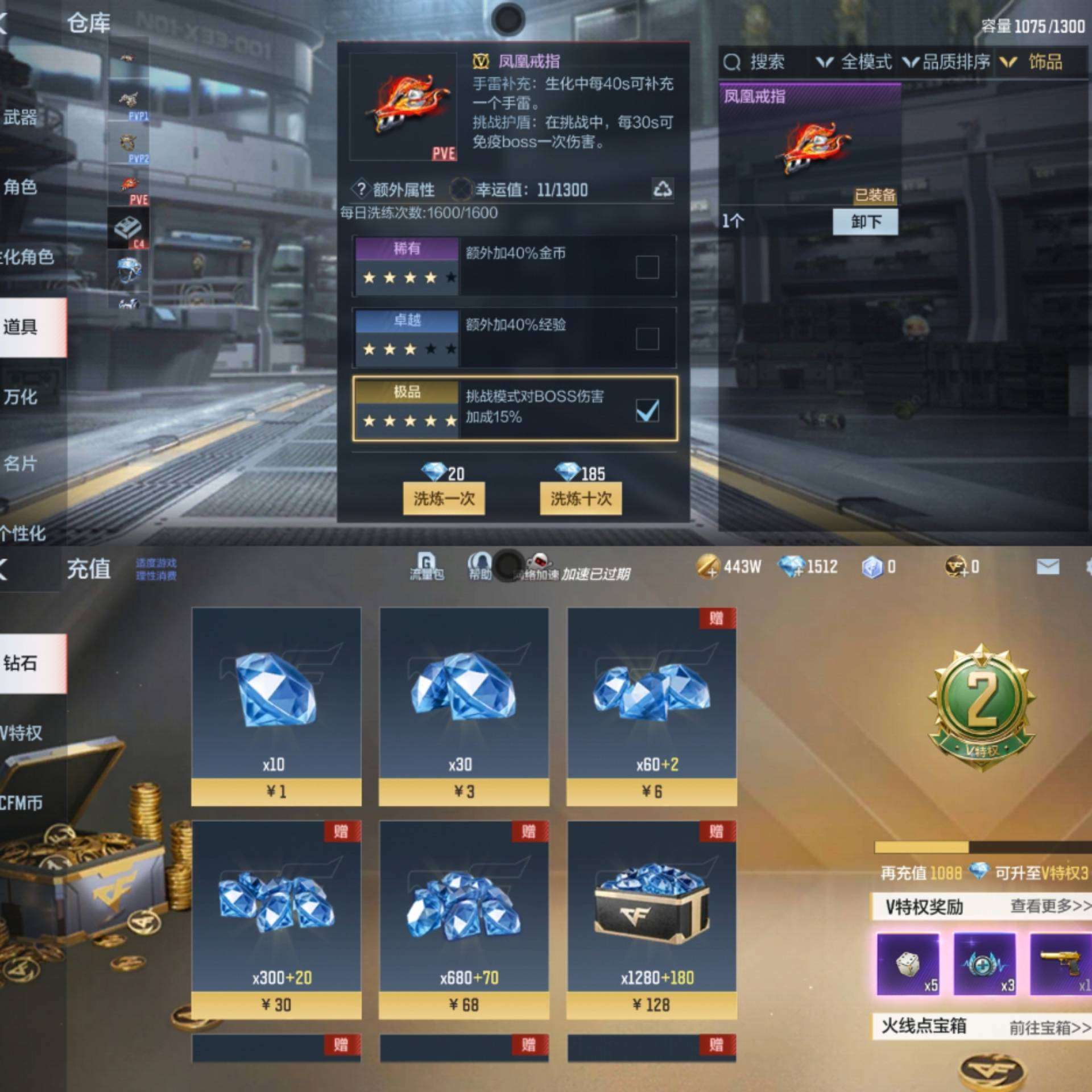The height and width of the screenshot is (1092, 1092).
Task: Open the 搜索 search field
Action: pos(756,62)
